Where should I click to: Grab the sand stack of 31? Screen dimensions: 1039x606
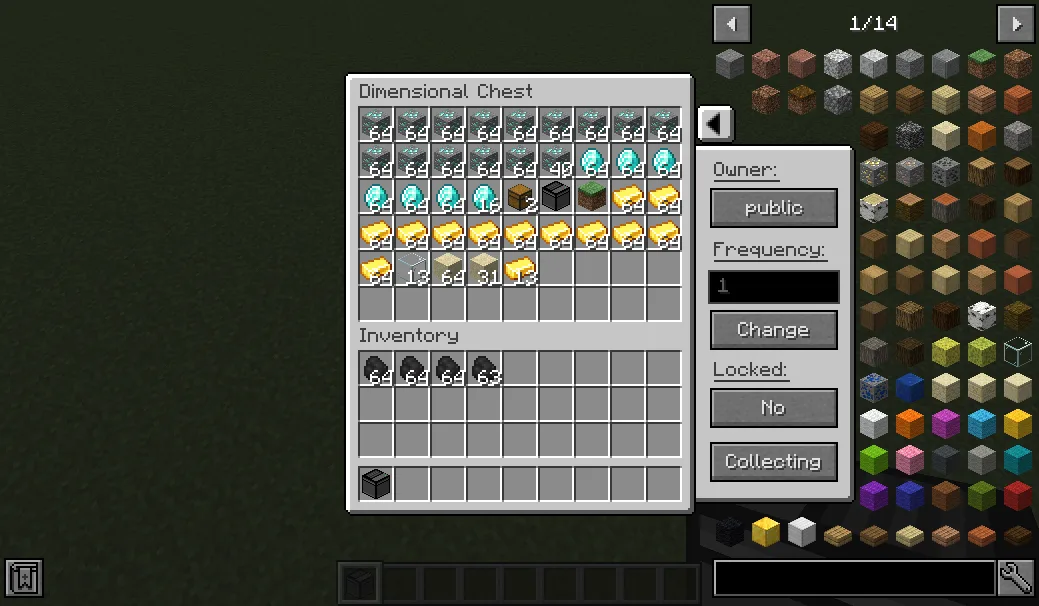[x=484, y=269]
